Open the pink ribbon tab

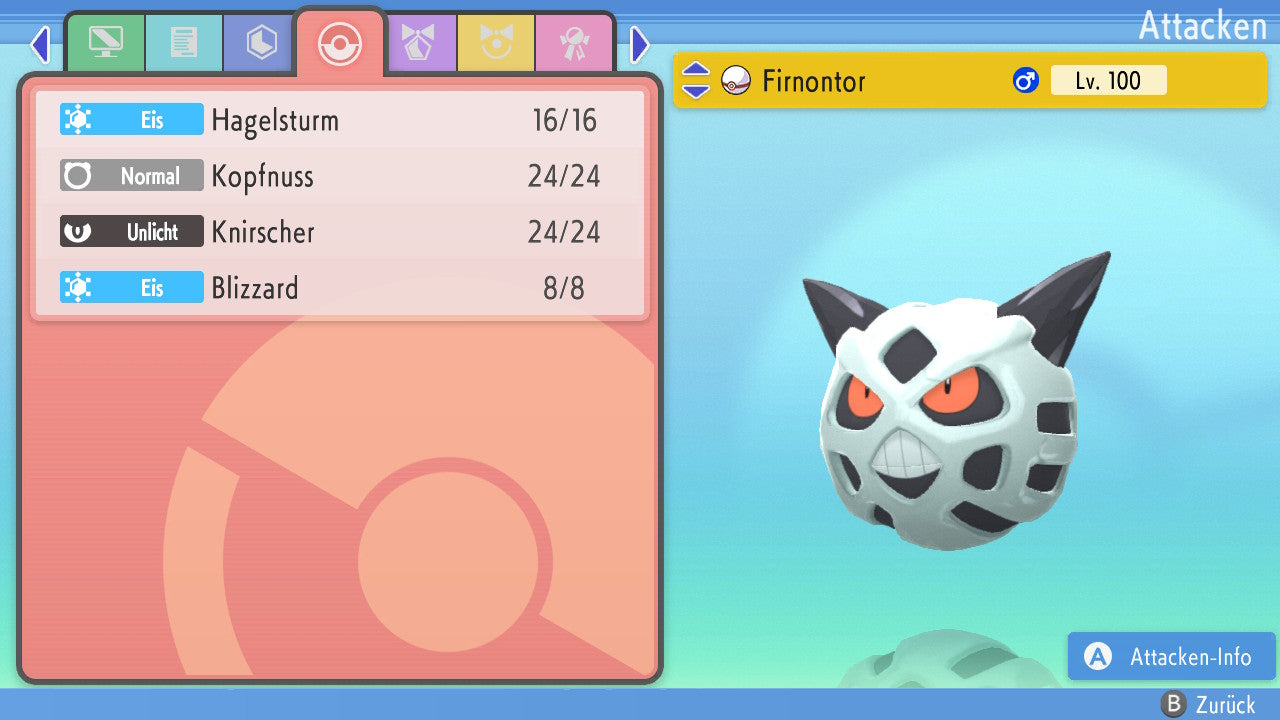pyautogui.click(x=574, y=43)
